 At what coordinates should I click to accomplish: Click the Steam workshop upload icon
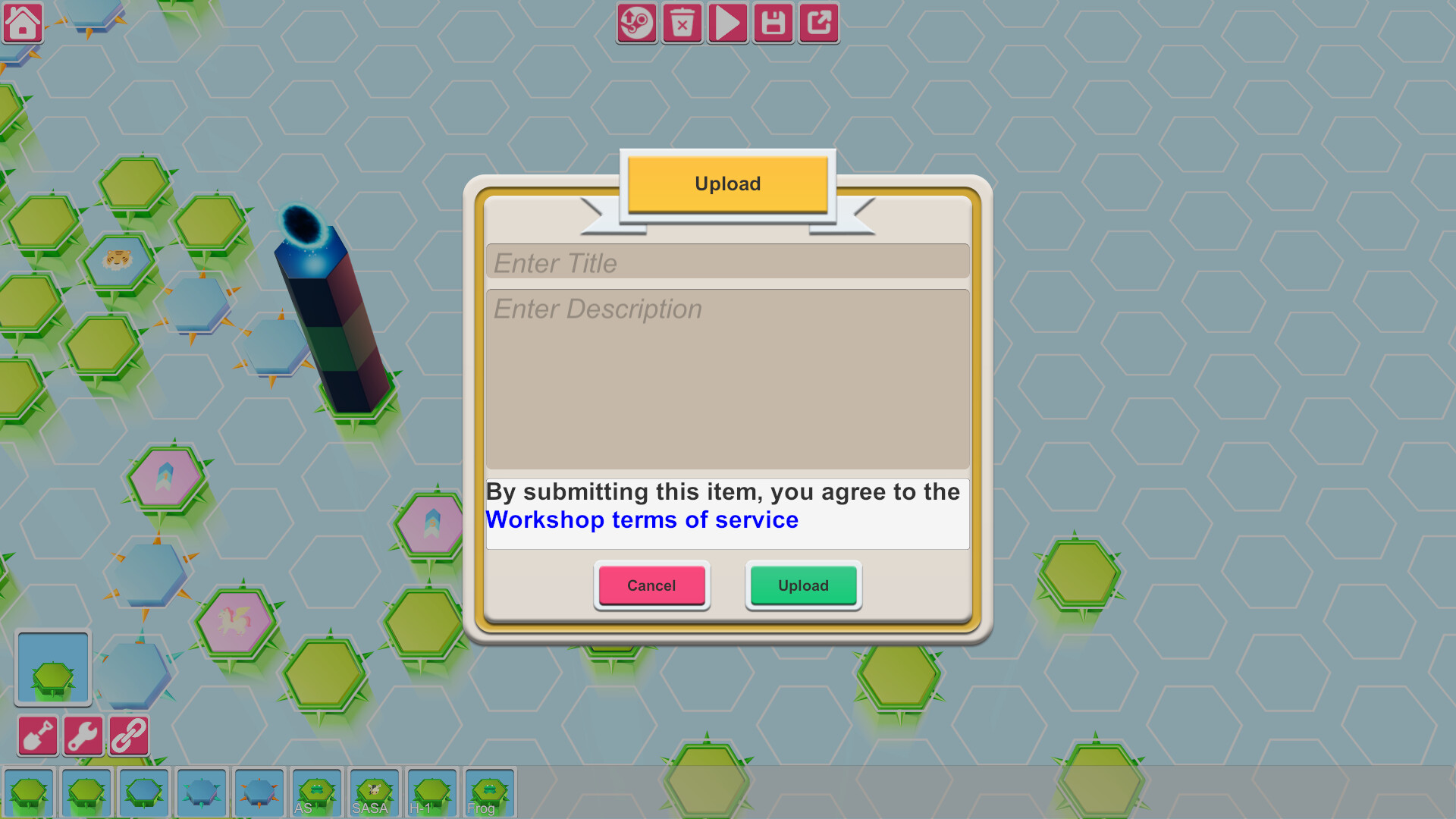pos(635,24)
